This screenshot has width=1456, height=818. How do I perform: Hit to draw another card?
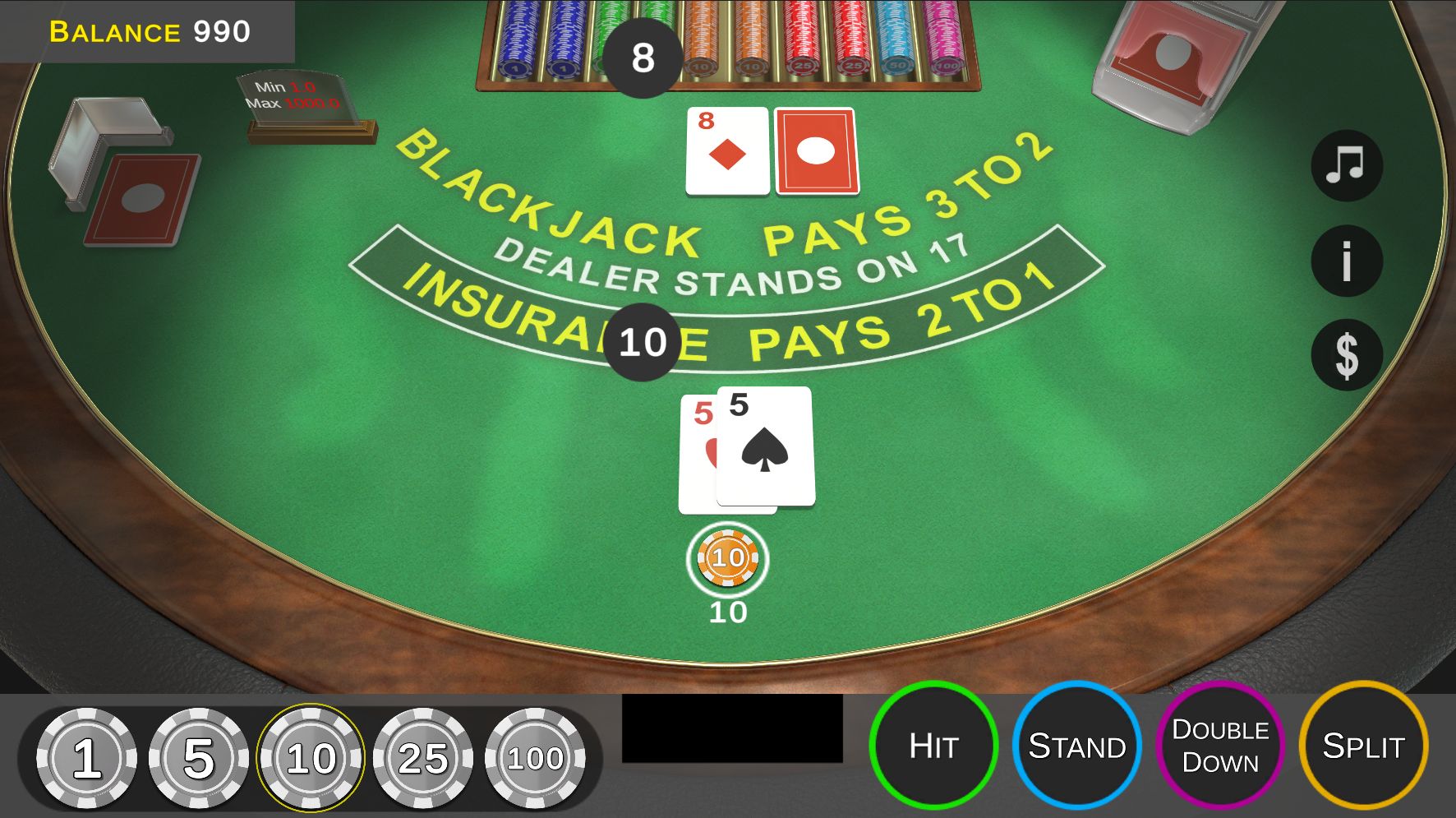point(933,746)
